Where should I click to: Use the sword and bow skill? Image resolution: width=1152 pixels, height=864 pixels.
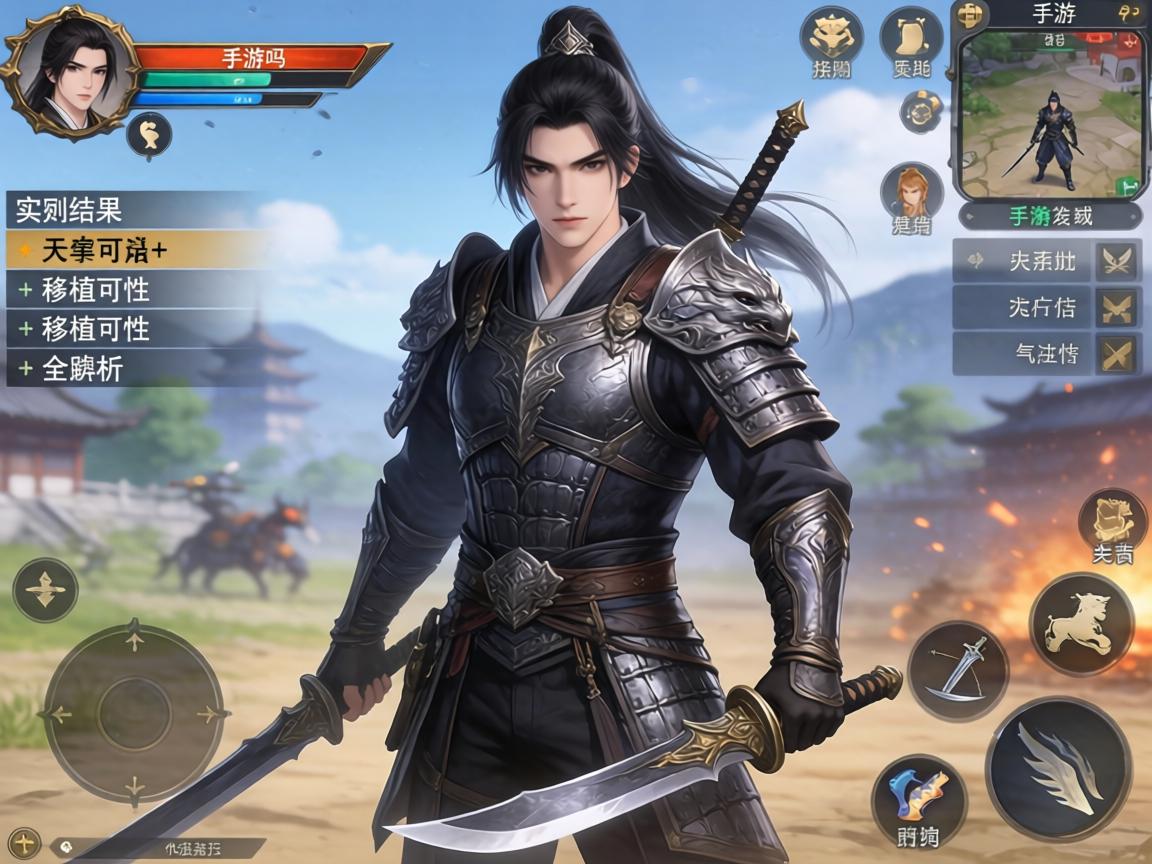957,670
